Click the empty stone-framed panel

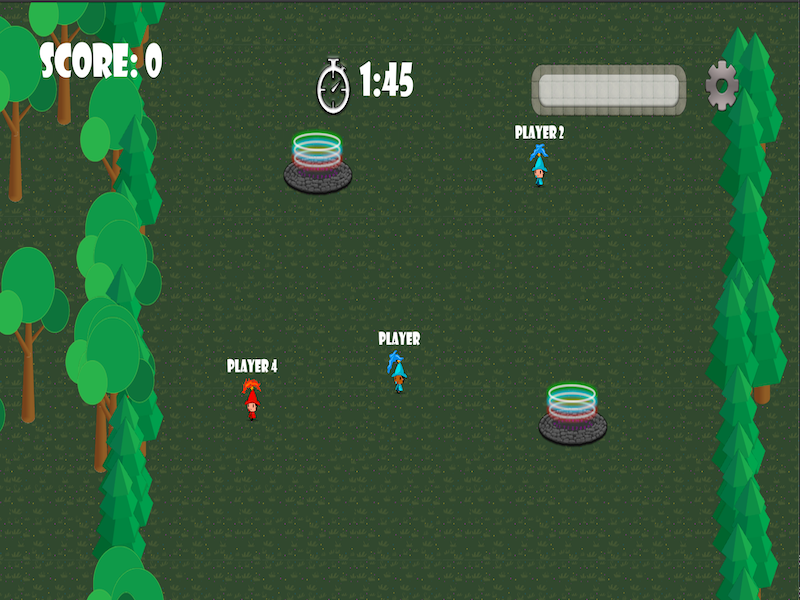pyautogui.click(x=608, y=89)
